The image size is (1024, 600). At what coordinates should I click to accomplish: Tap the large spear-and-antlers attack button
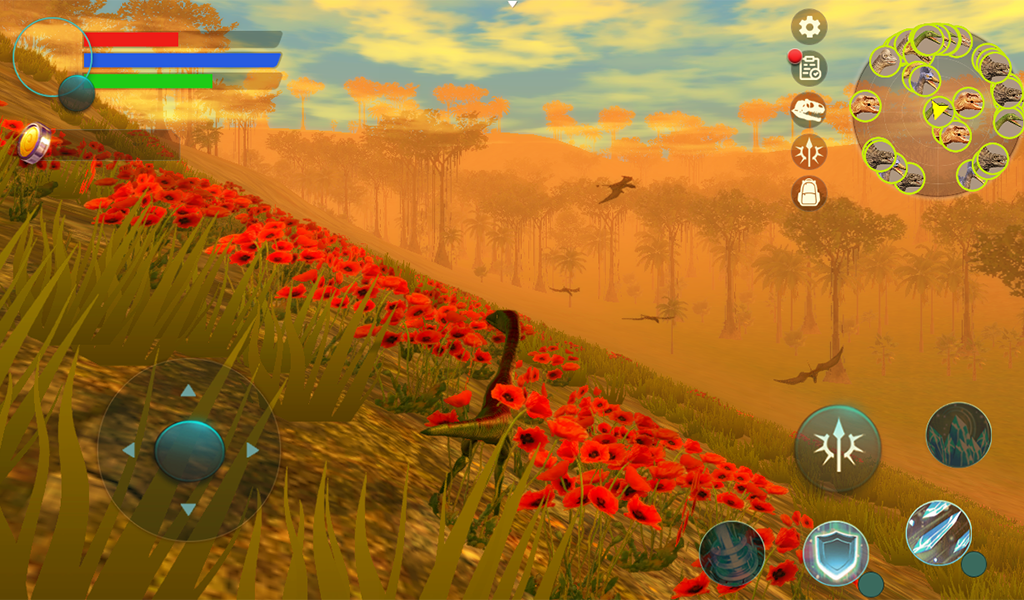tap(837, 448)
